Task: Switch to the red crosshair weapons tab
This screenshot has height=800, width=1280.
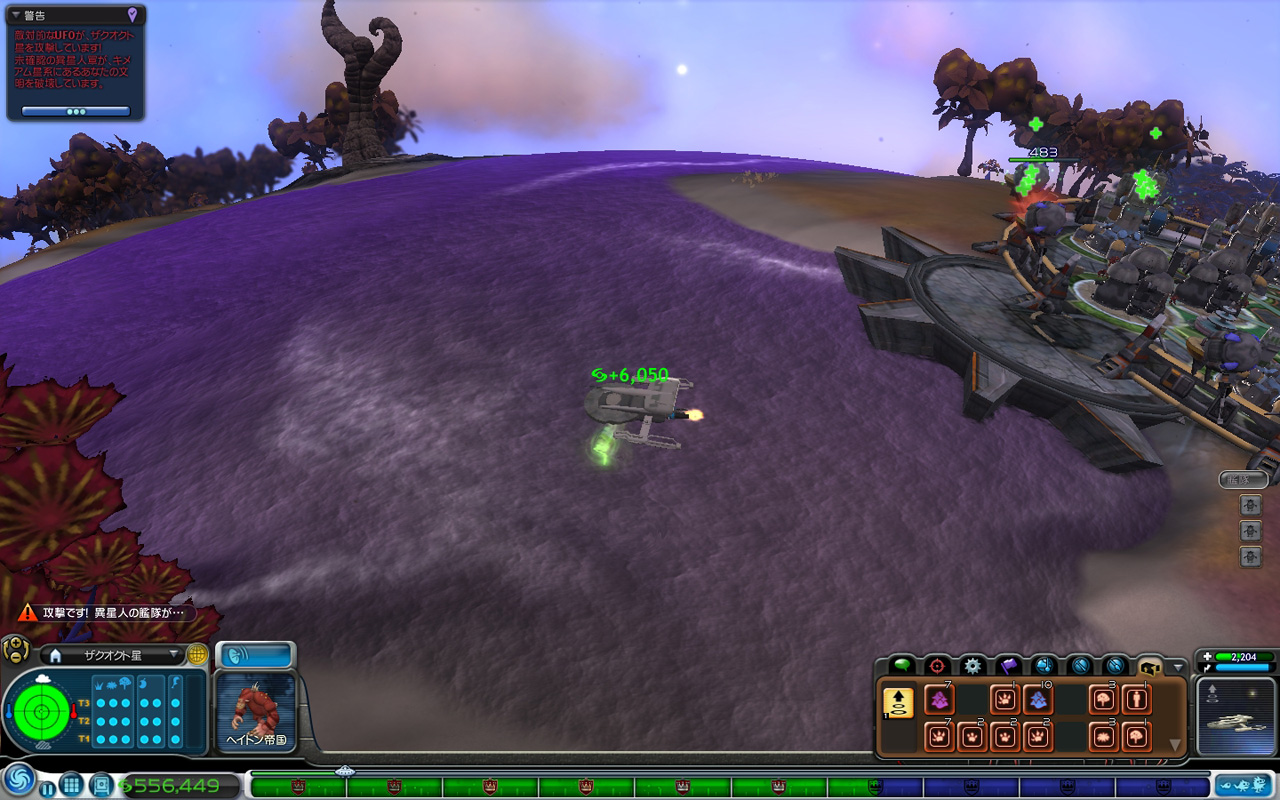Action: (x=937, y=665)
